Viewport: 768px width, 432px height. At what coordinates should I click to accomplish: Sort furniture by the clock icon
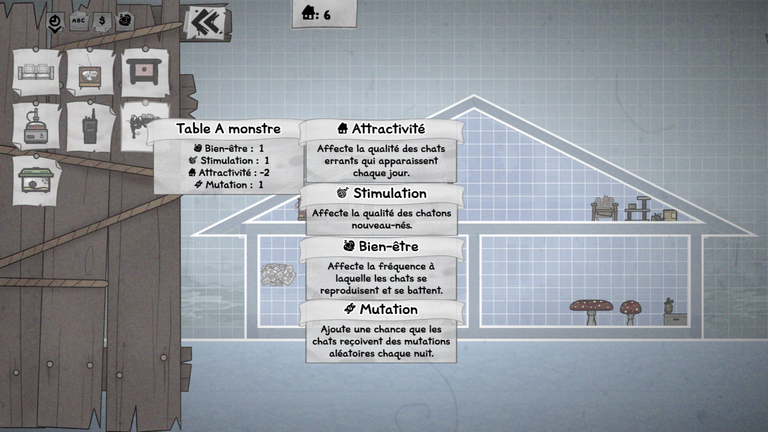[x=55, y=20]
